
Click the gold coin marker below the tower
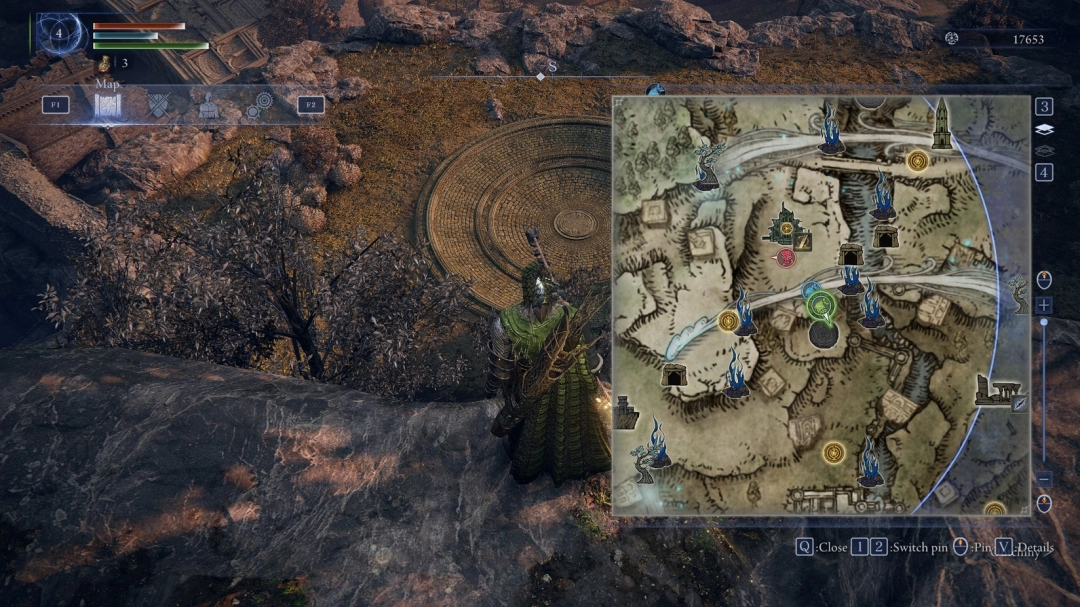point(917,159)
